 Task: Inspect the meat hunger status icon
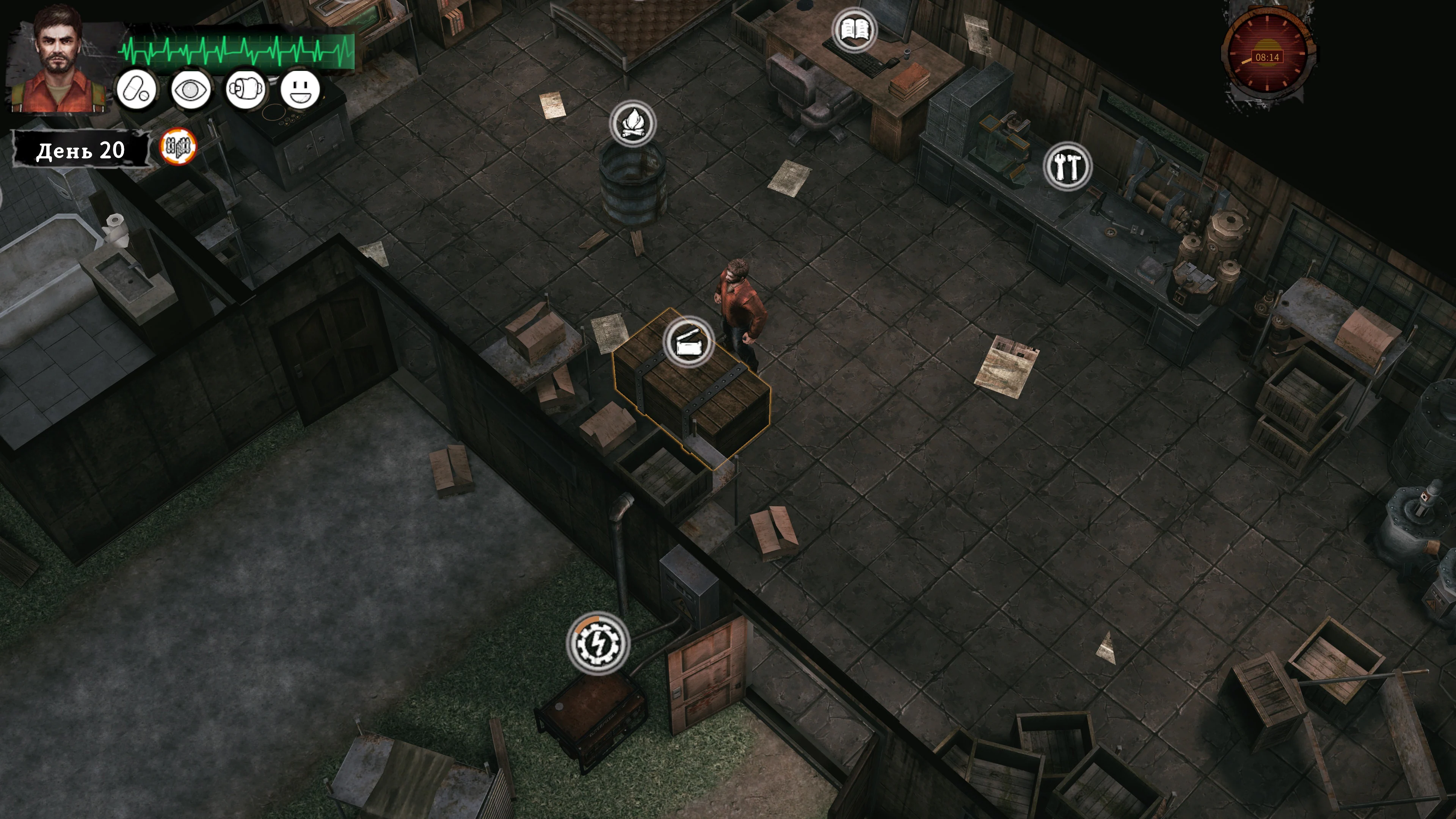click(245, 90)
